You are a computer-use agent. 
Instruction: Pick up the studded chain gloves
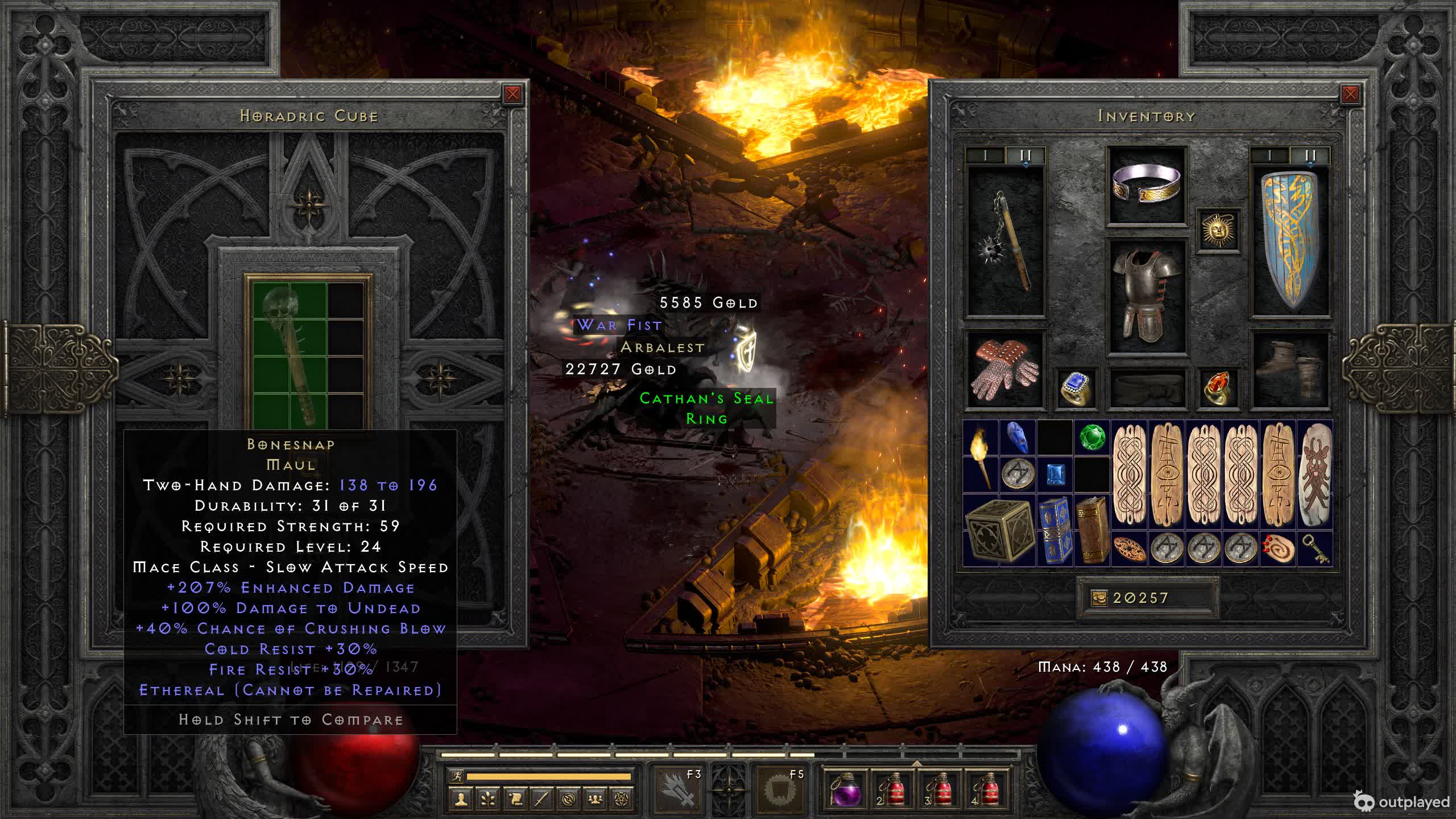[x=1006, y=370]
